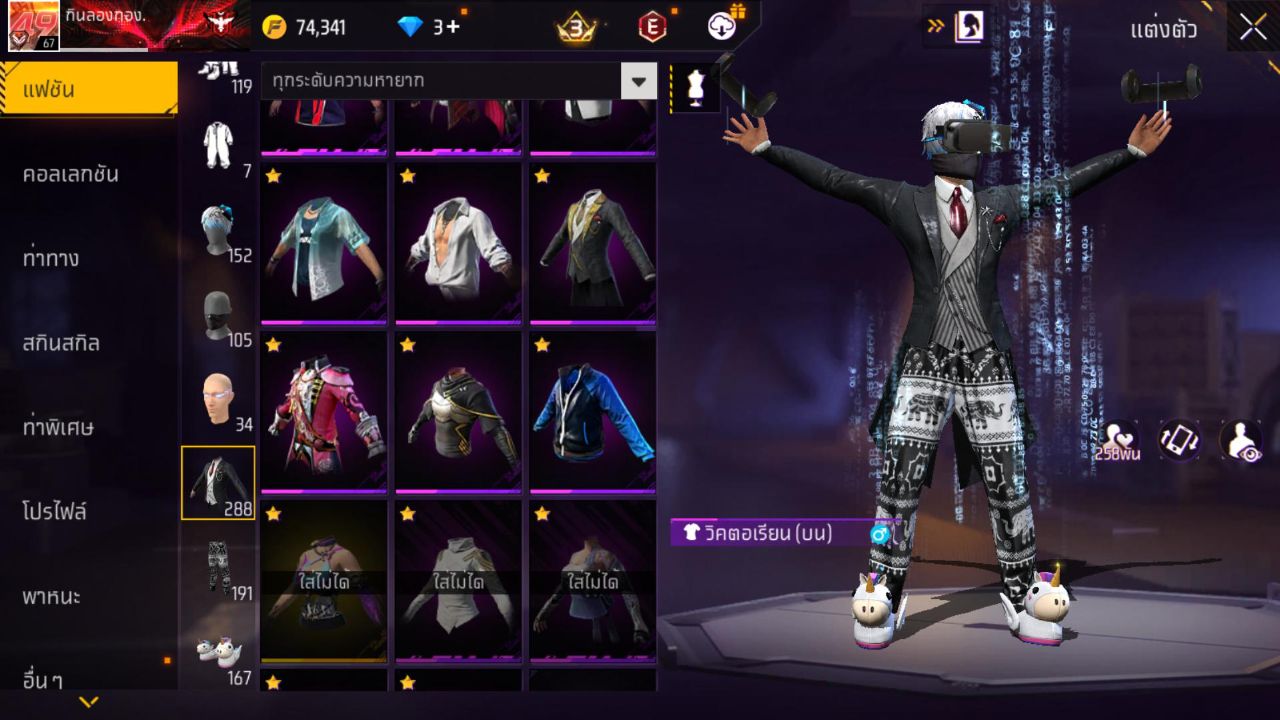Click the dropdown arrow beside the rarity filter
1280x720 pixels.
click(x=638, y=83)
